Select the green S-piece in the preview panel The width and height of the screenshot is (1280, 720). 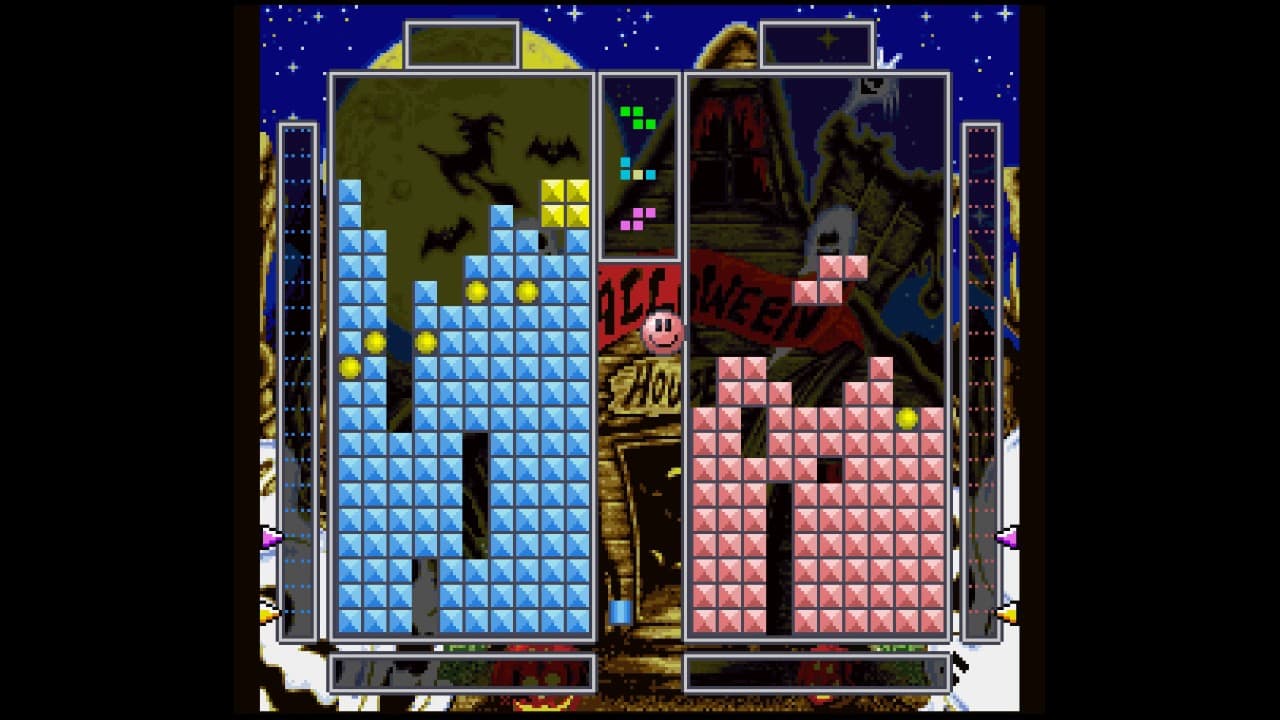pyautogui.click(x=636, y=115)
